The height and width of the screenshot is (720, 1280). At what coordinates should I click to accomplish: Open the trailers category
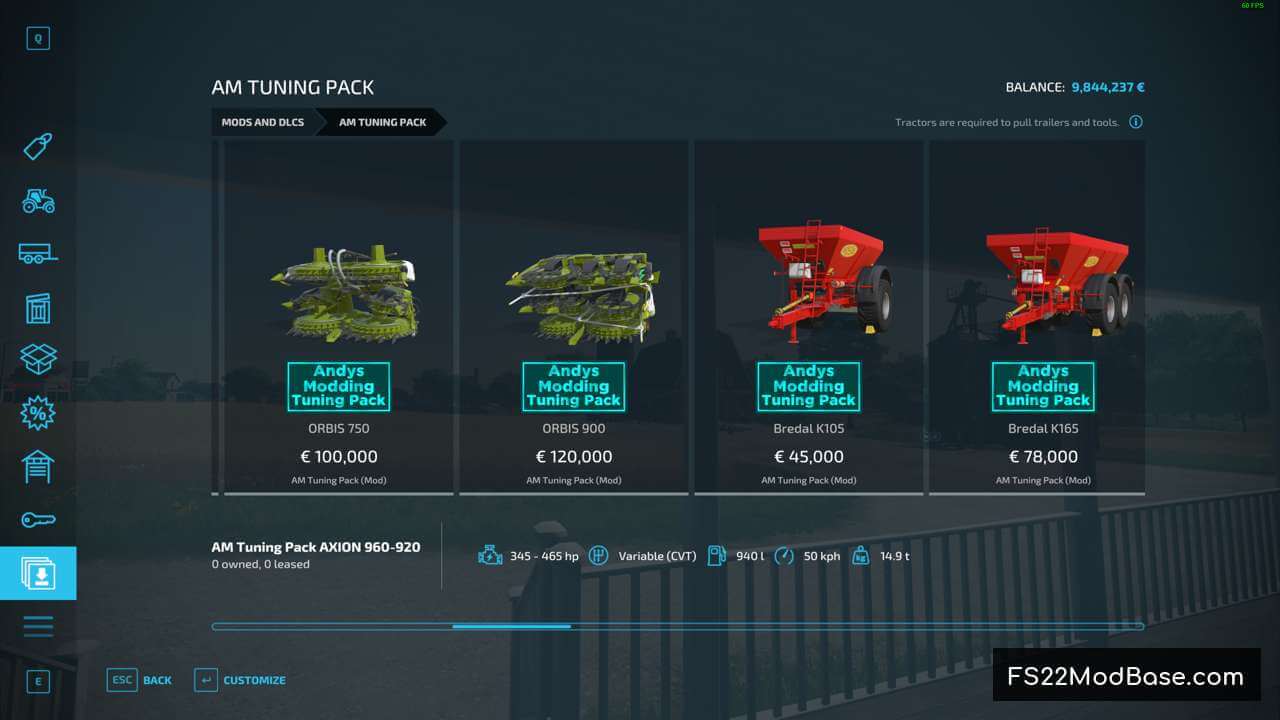38,253
